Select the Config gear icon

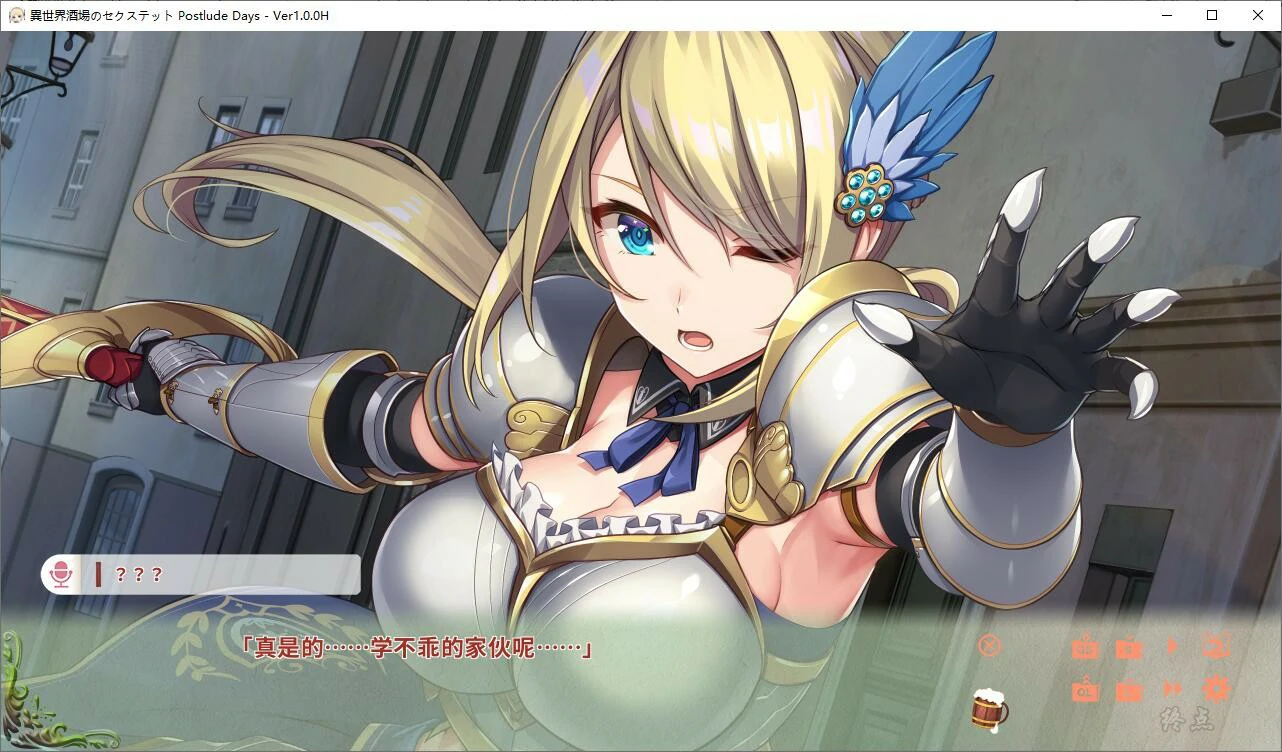(1215, 690)
